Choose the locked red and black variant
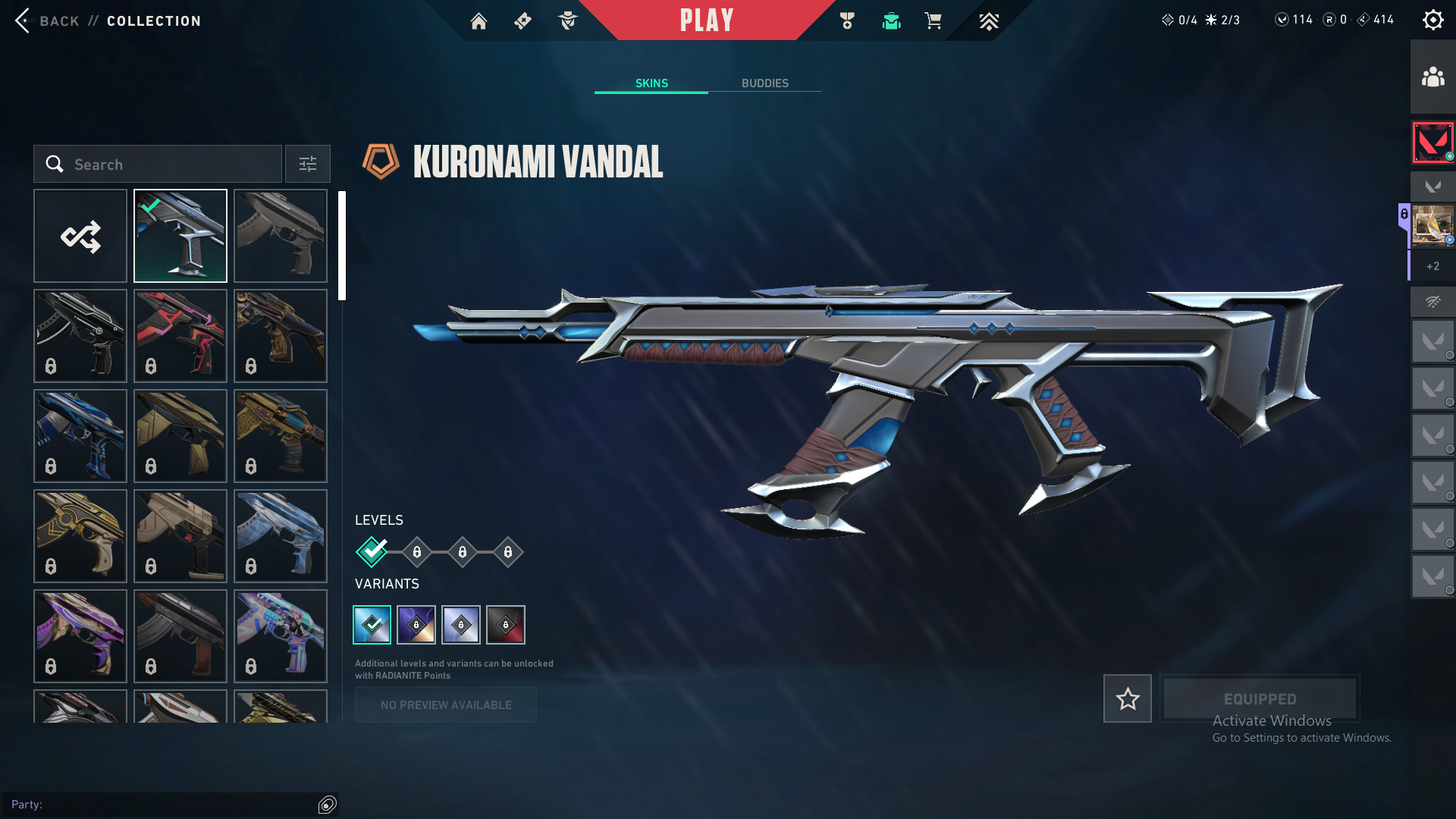This screenshot has height=819, width=1456. 506,625
